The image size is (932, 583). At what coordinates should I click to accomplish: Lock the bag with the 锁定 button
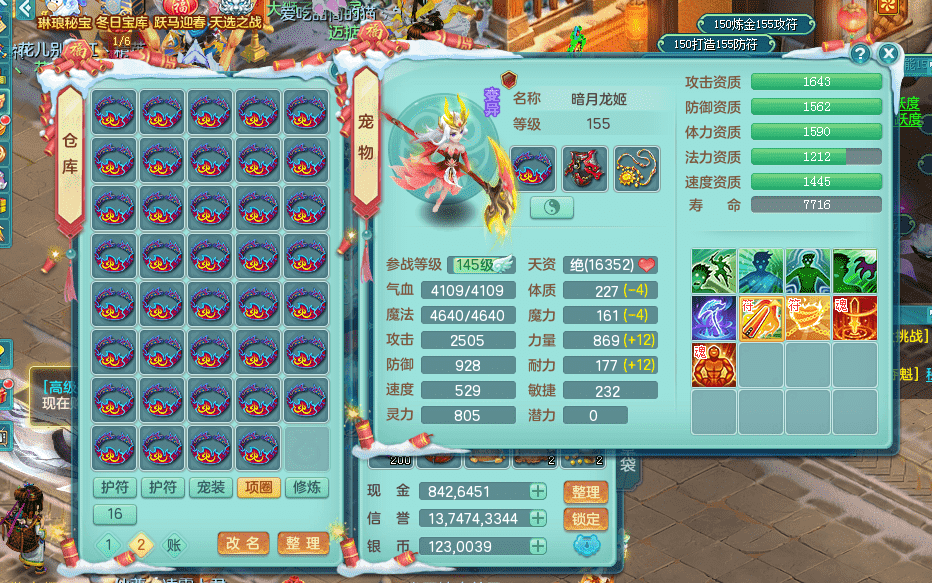[x=586, y=519]
